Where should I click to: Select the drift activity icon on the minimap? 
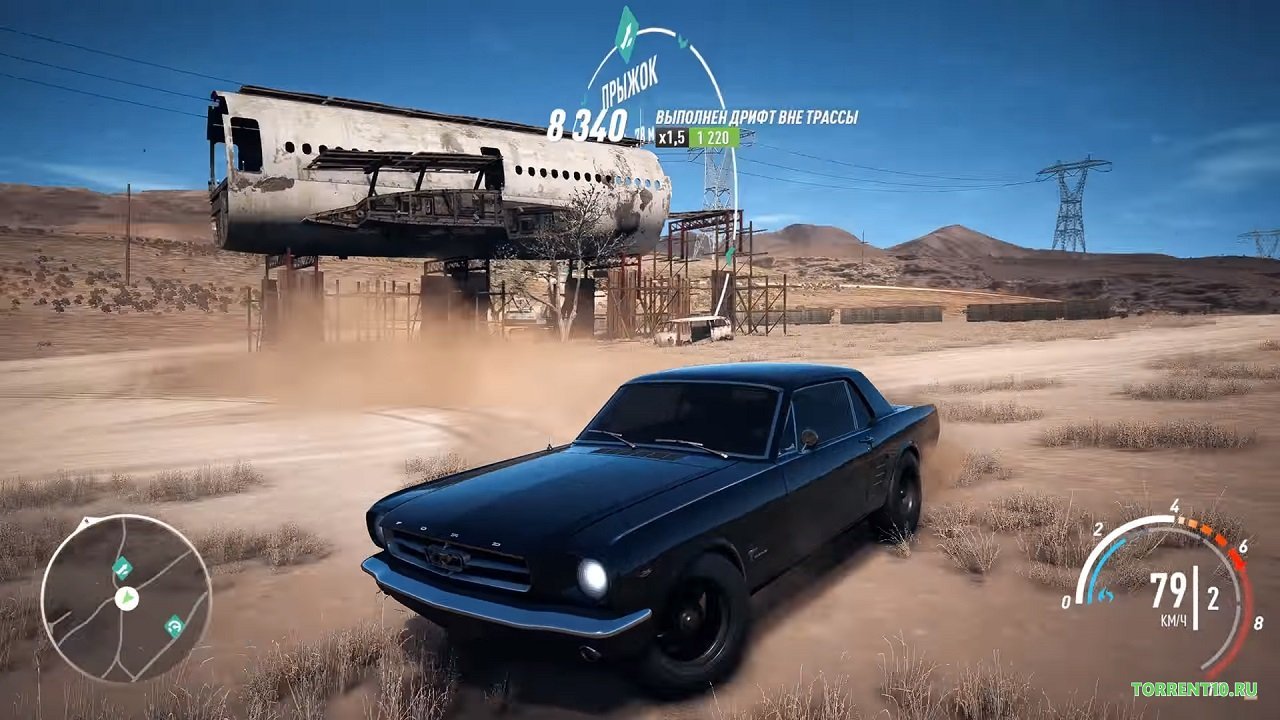click(x=173, y=626)
